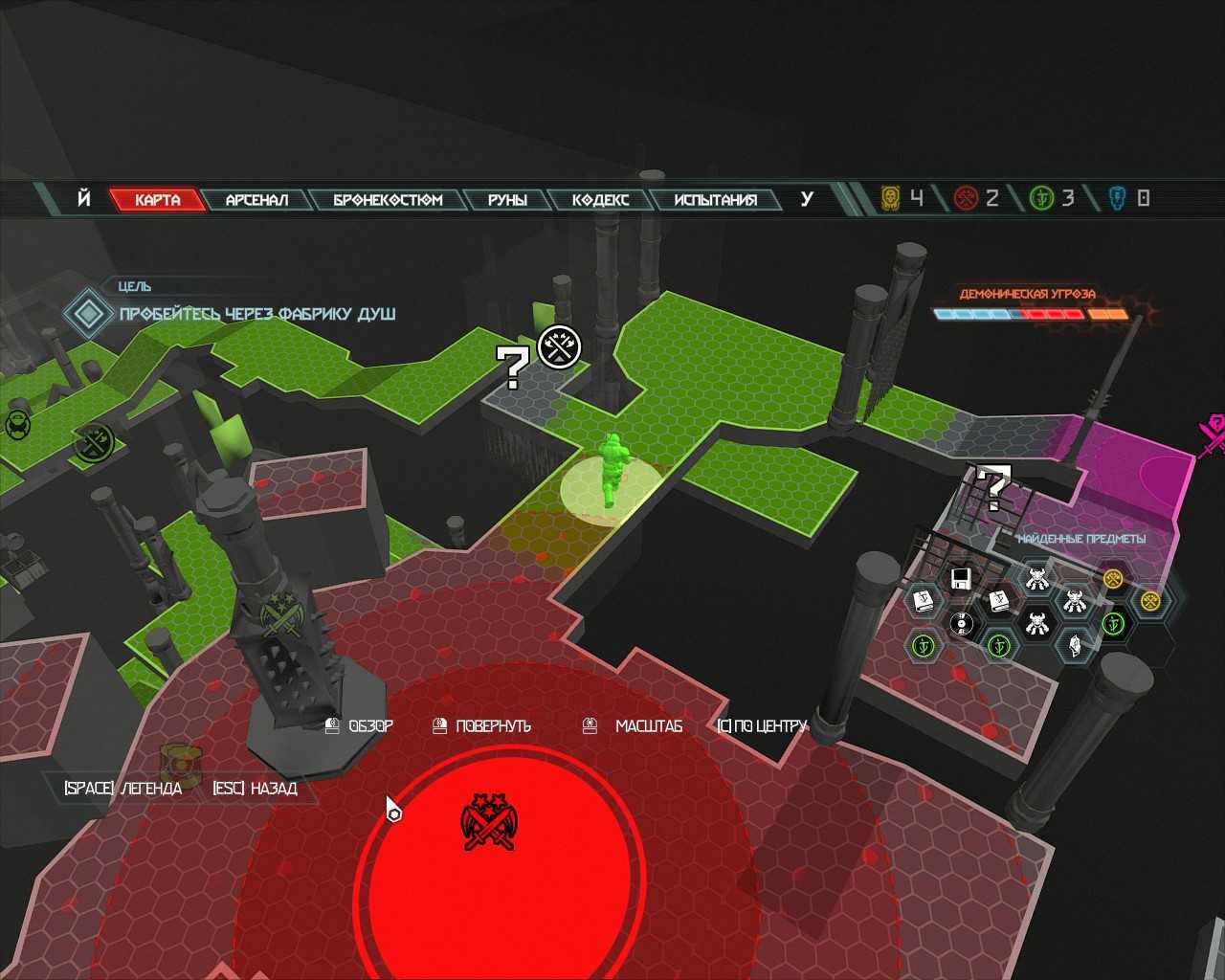Pick the vinyl record found item
Viewport: 1225px width, 980px height.
click(x=961, y=625)
